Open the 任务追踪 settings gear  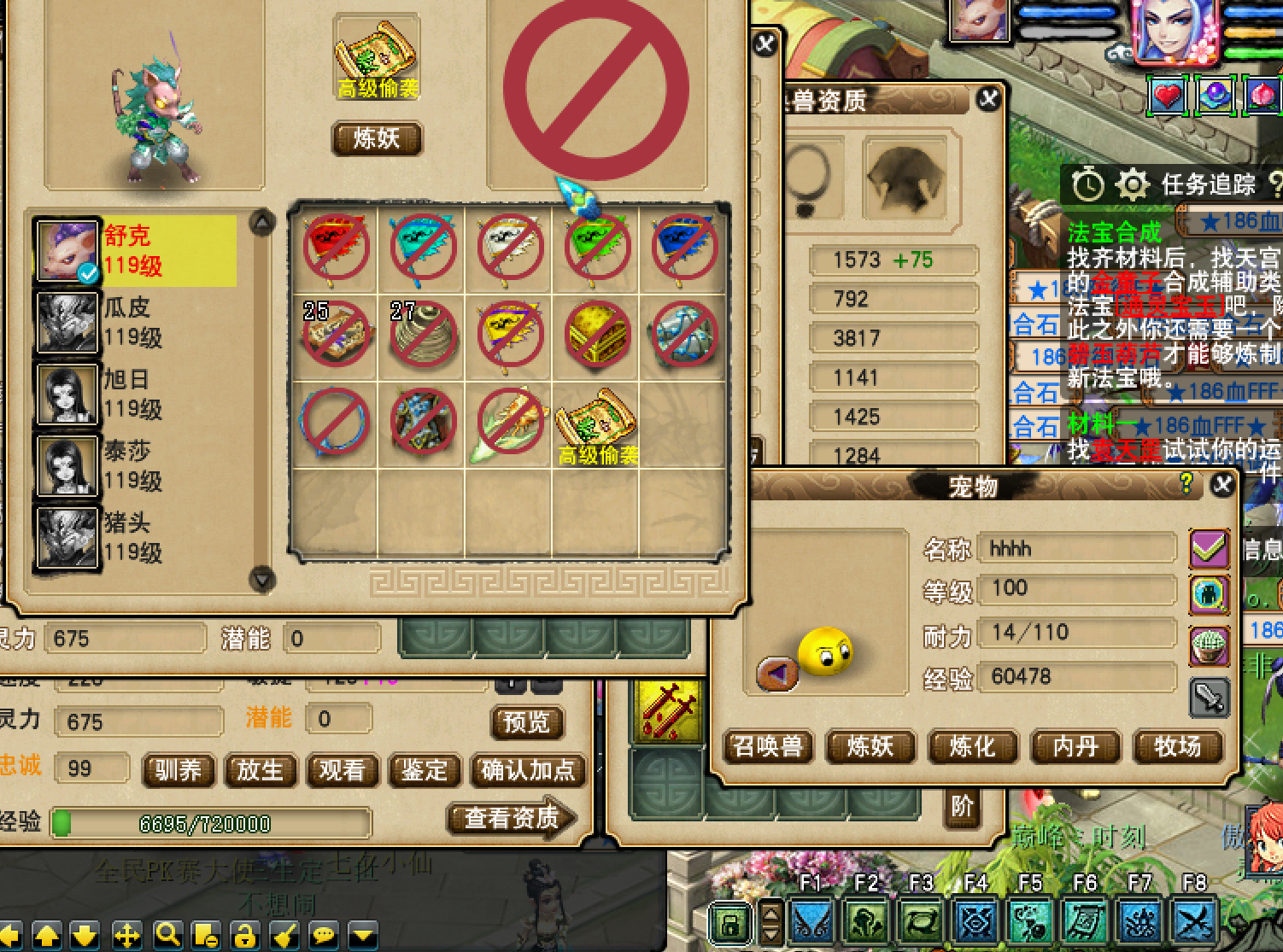tap(1132, 184)
